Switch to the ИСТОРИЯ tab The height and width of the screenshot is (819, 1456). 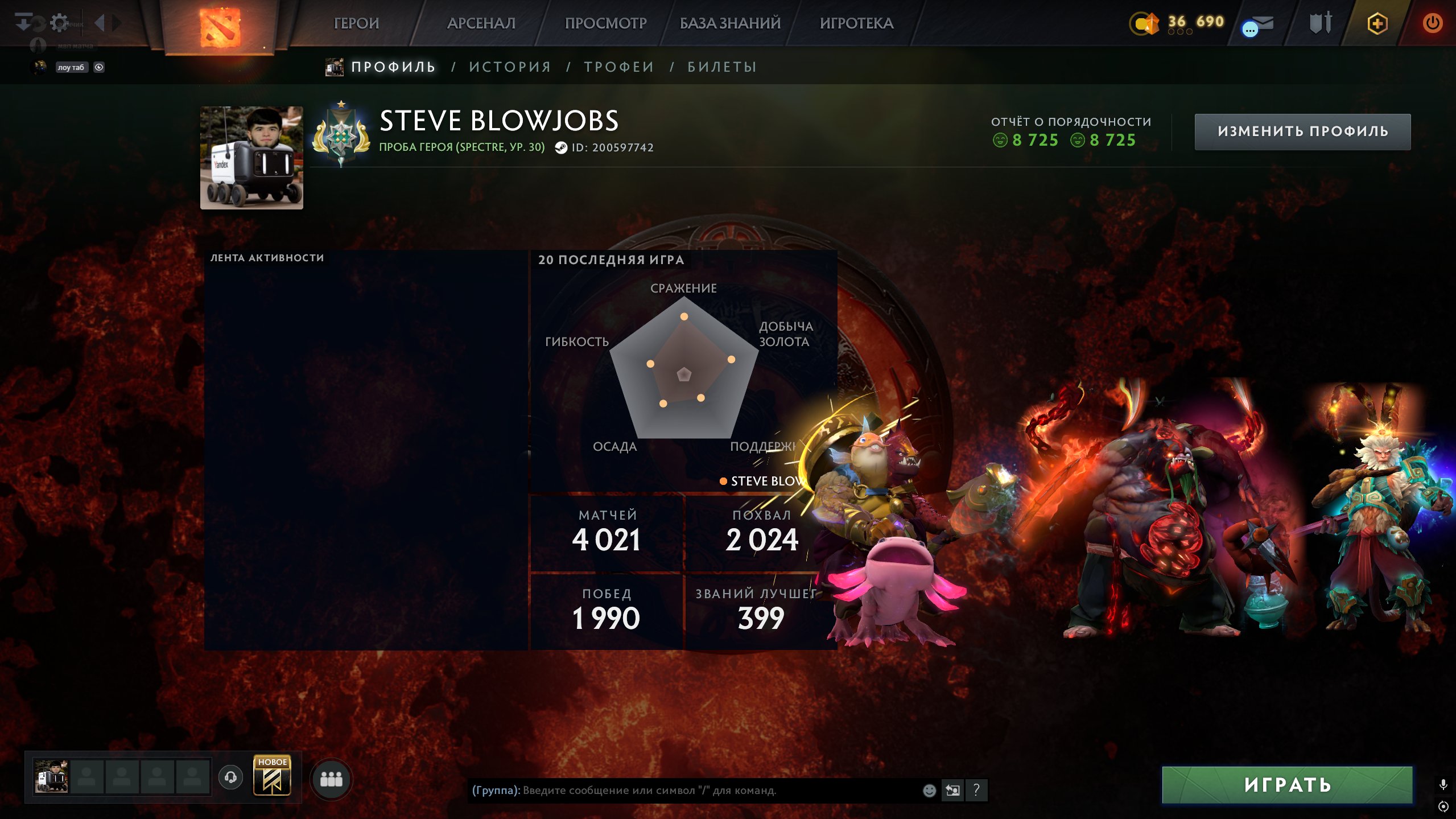tap(509, 66)
